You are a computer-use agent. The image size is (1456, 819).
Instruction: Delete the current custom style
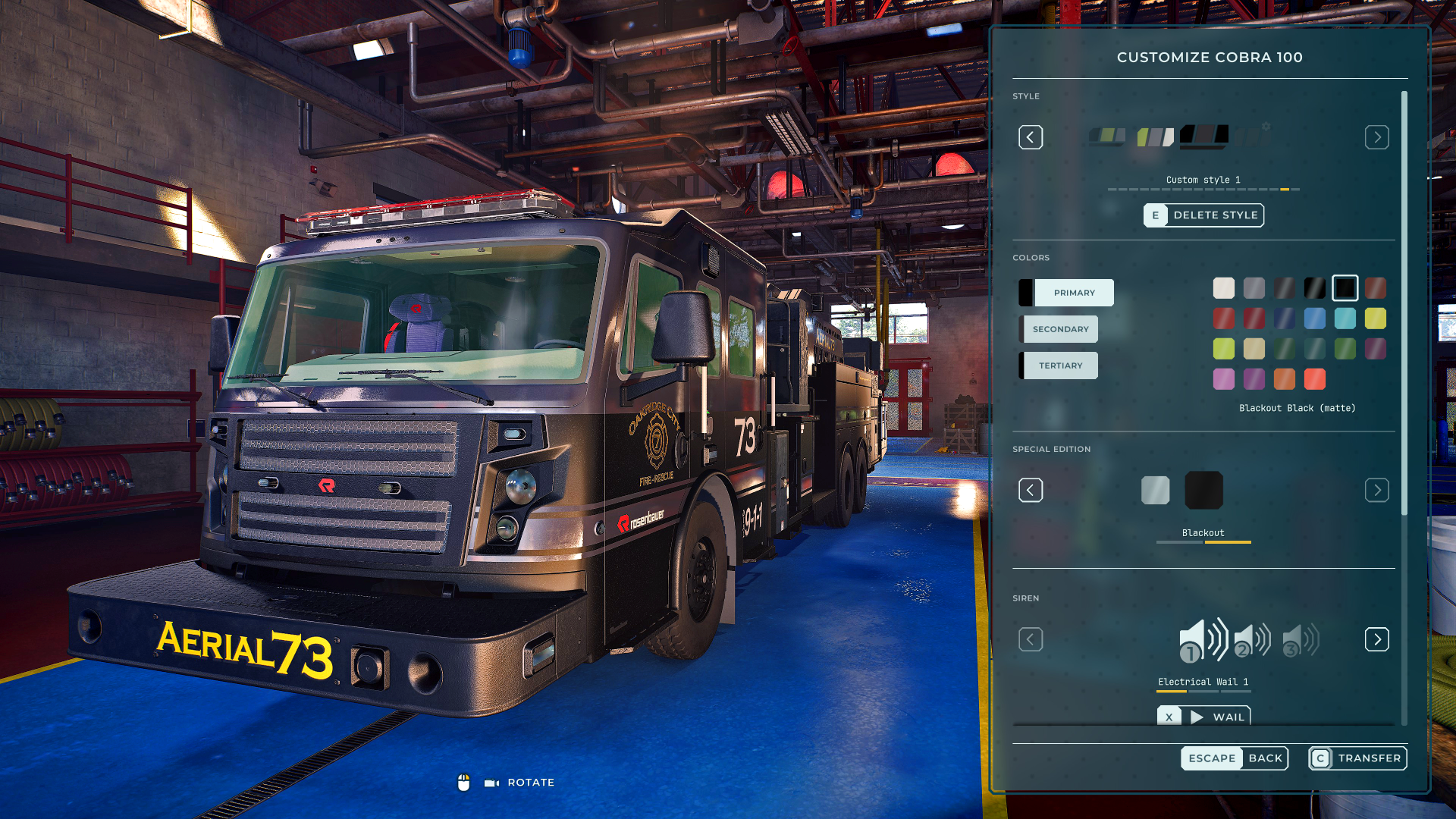click(x=1203, y=215)
